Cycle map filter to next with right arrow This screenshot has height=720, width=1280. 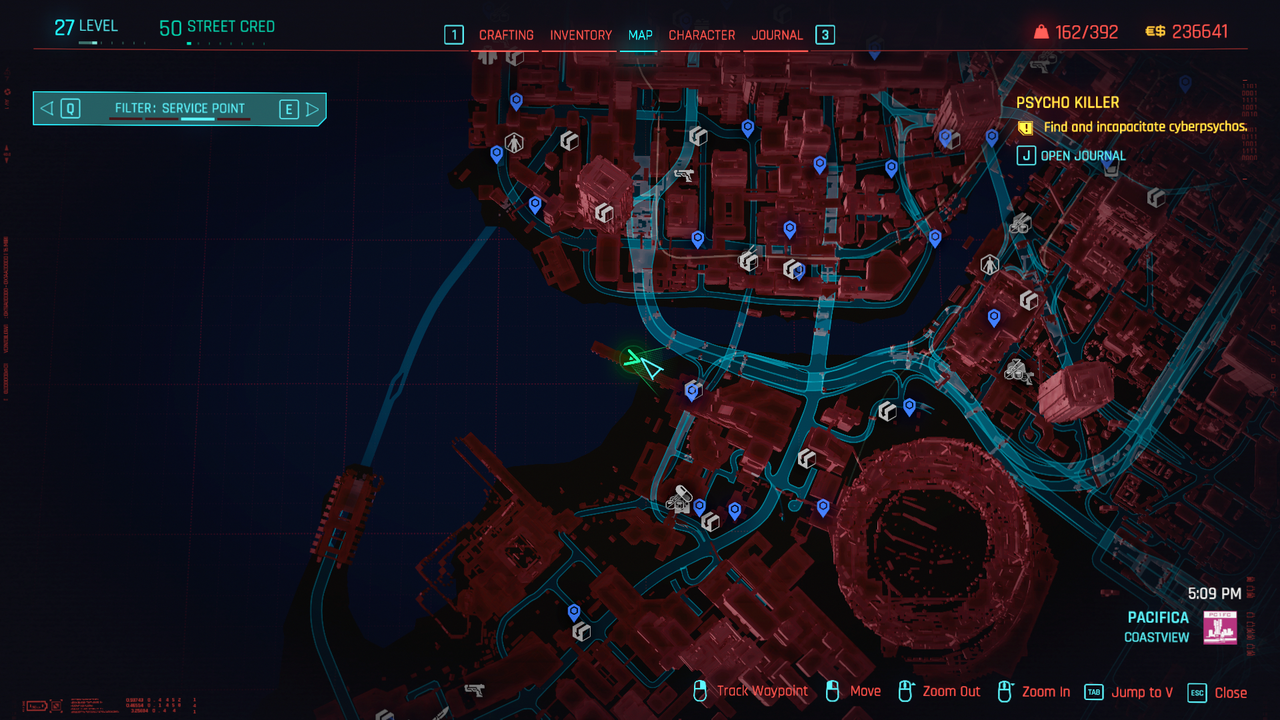[312, 109]
